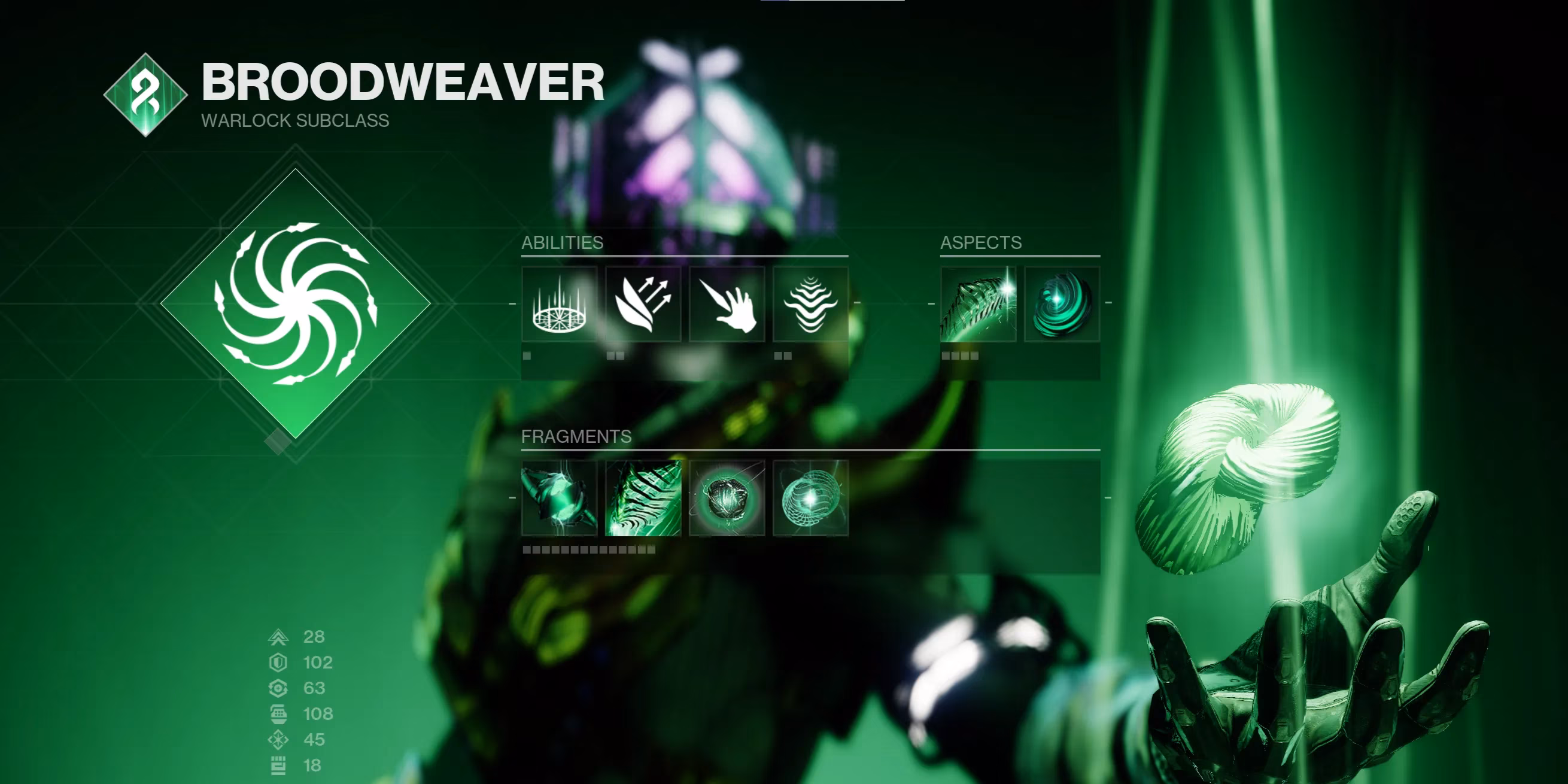Click the stat icon next to 108
The image size is (1568, 784).
click(278, 713)
